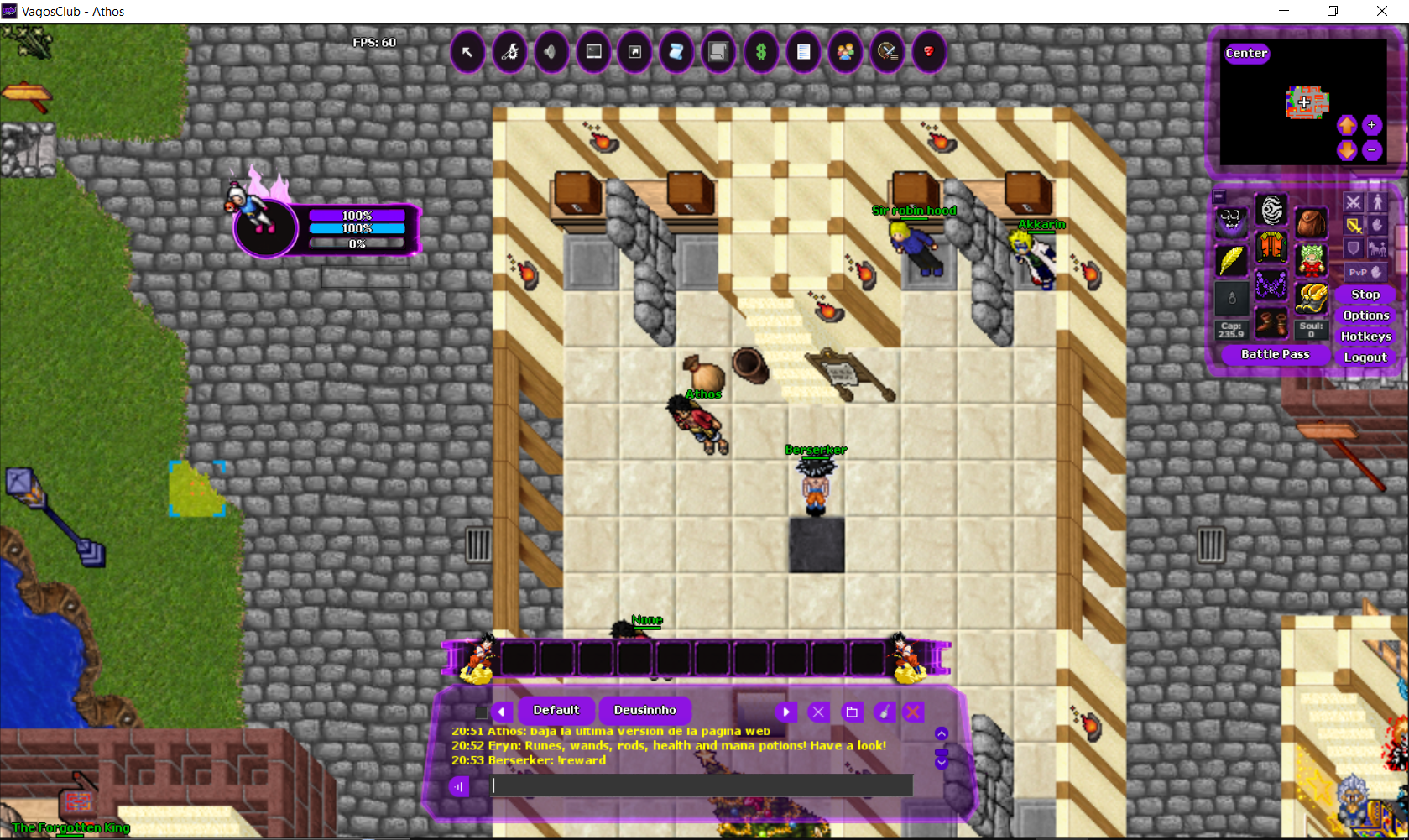Select the orange jacket armor slot
This screenshot has height=840, width=1409.
click(x=1271, y=248)
